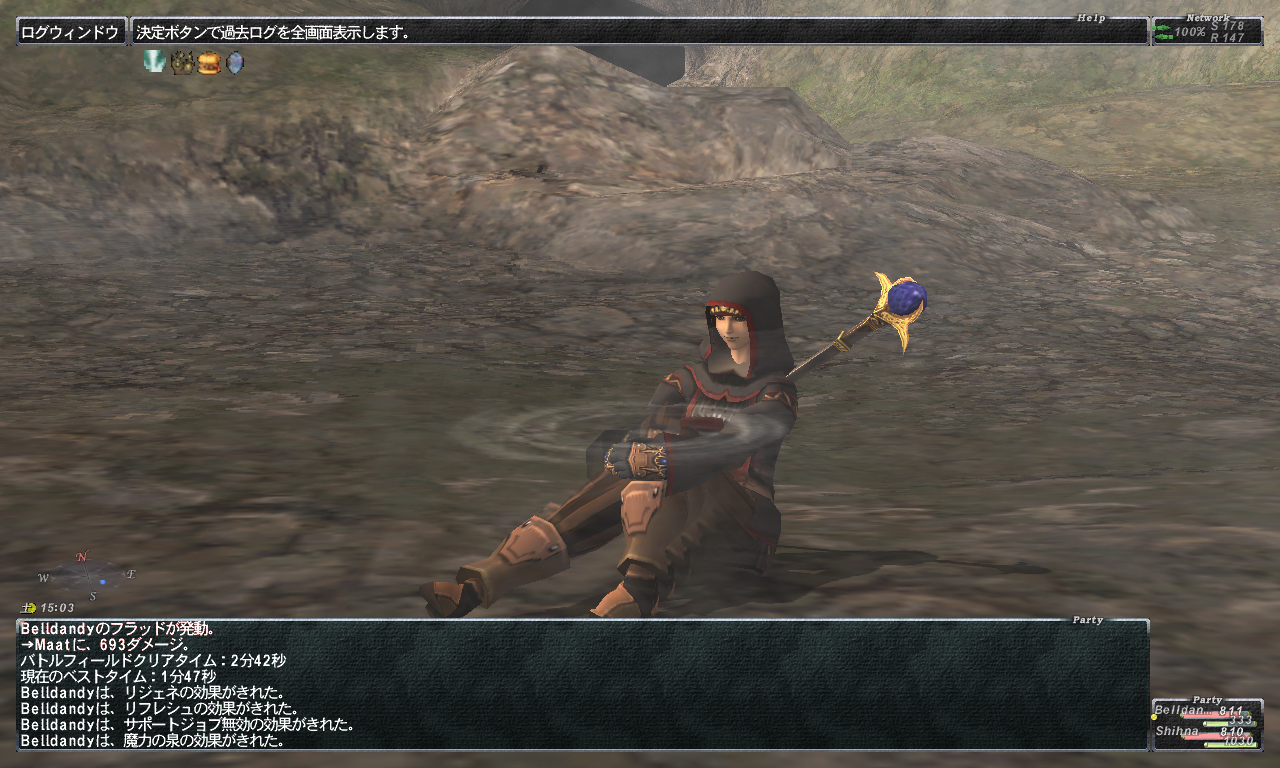Click the ログウィンドウ title label
Screen dimensions: 1280x768
[x=70, y=32]
